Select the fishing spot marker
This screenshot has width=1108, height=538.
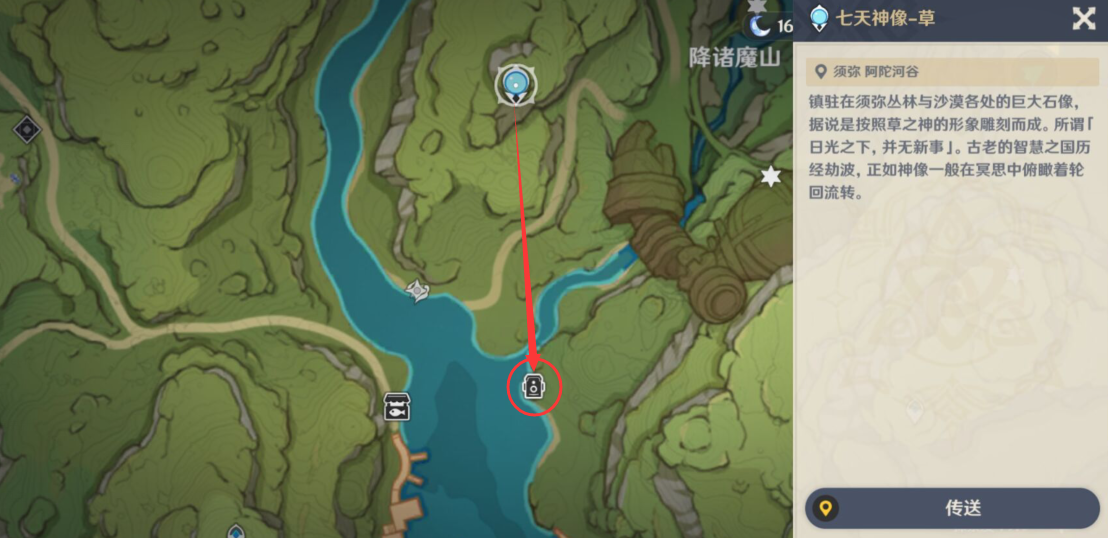(398, 406)
